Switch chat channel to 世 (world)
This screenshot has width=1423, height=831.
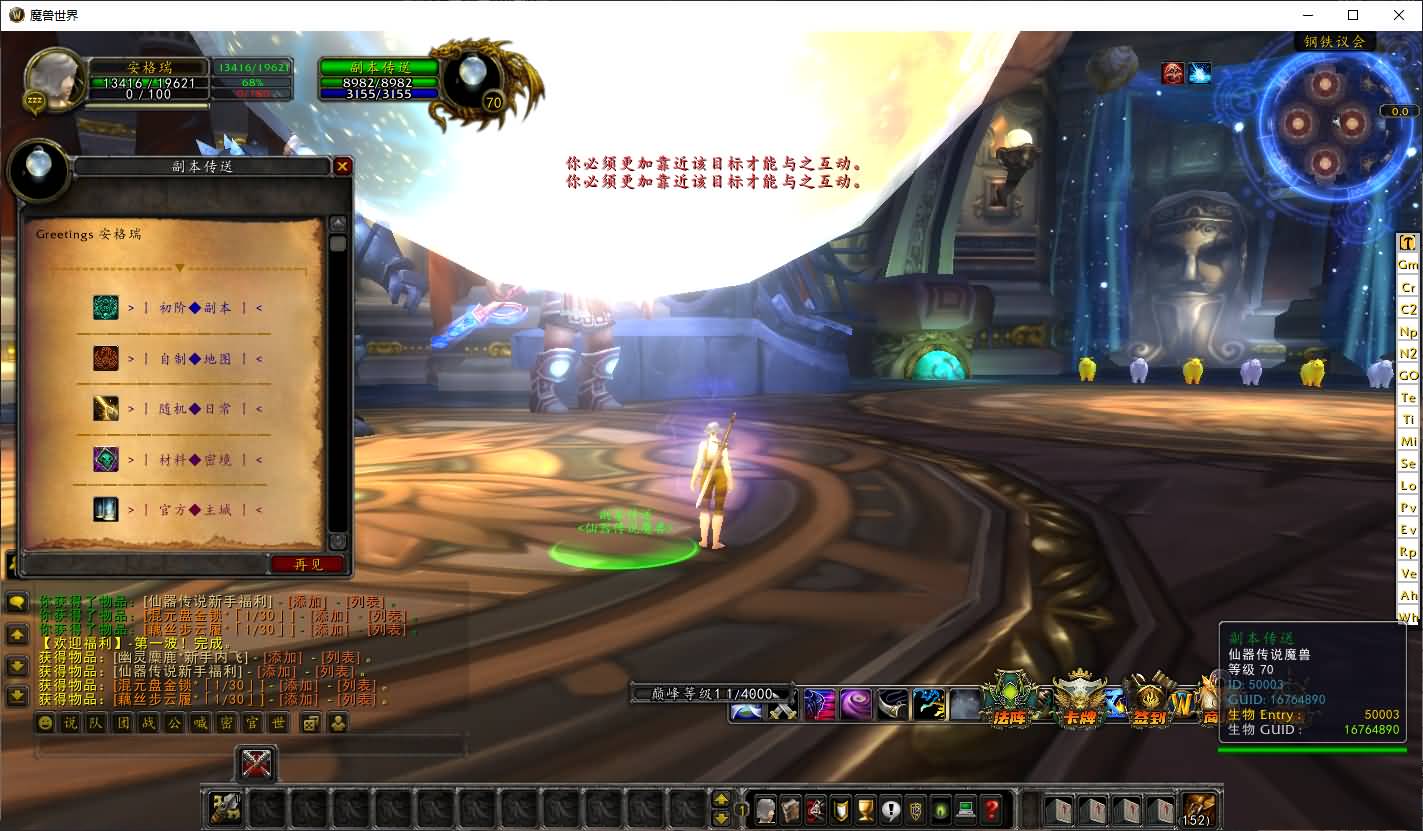278,723
